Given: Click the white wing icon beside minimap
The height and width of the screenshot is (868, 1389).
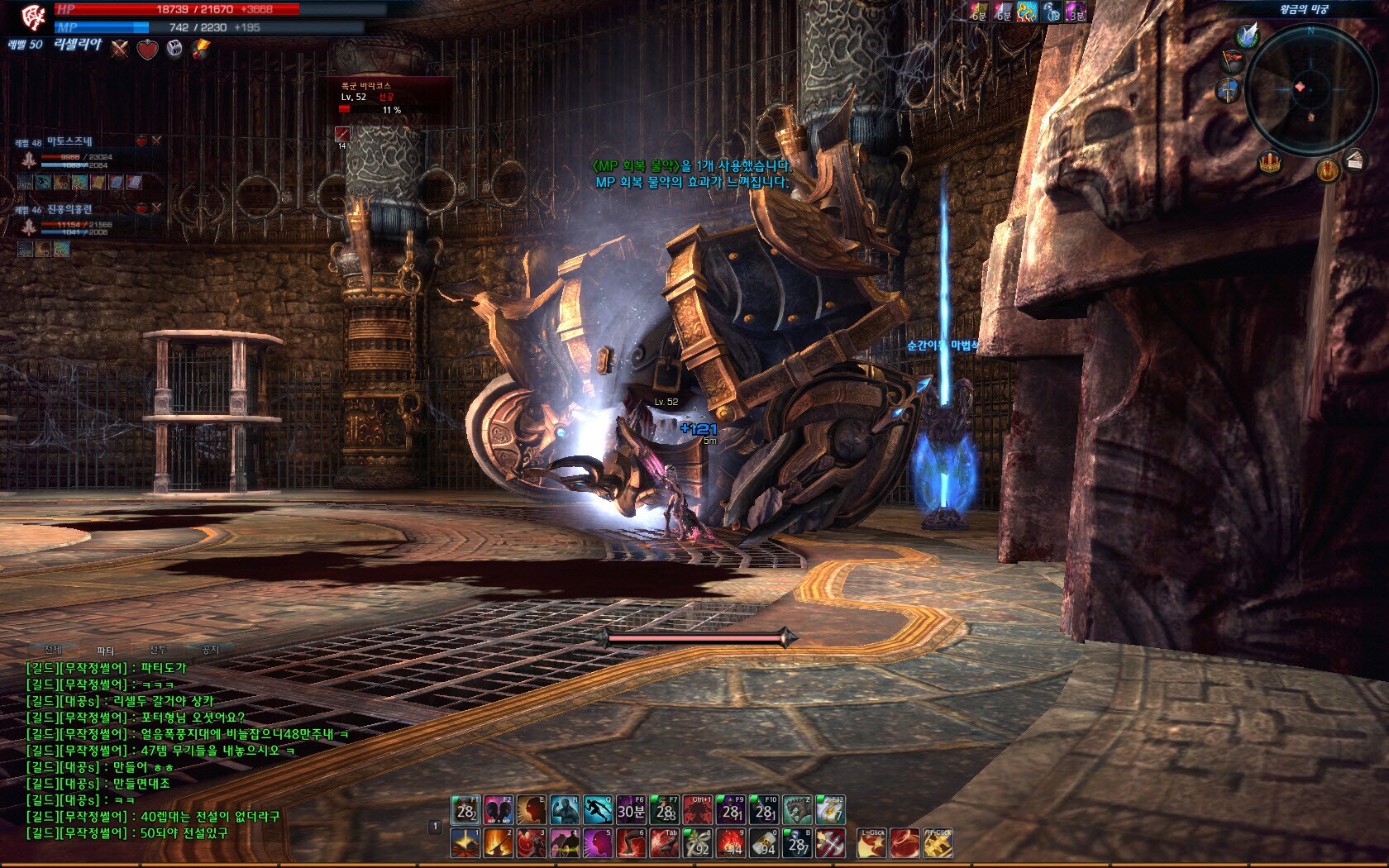Looking at the screenshot, I should point(1247,36).
